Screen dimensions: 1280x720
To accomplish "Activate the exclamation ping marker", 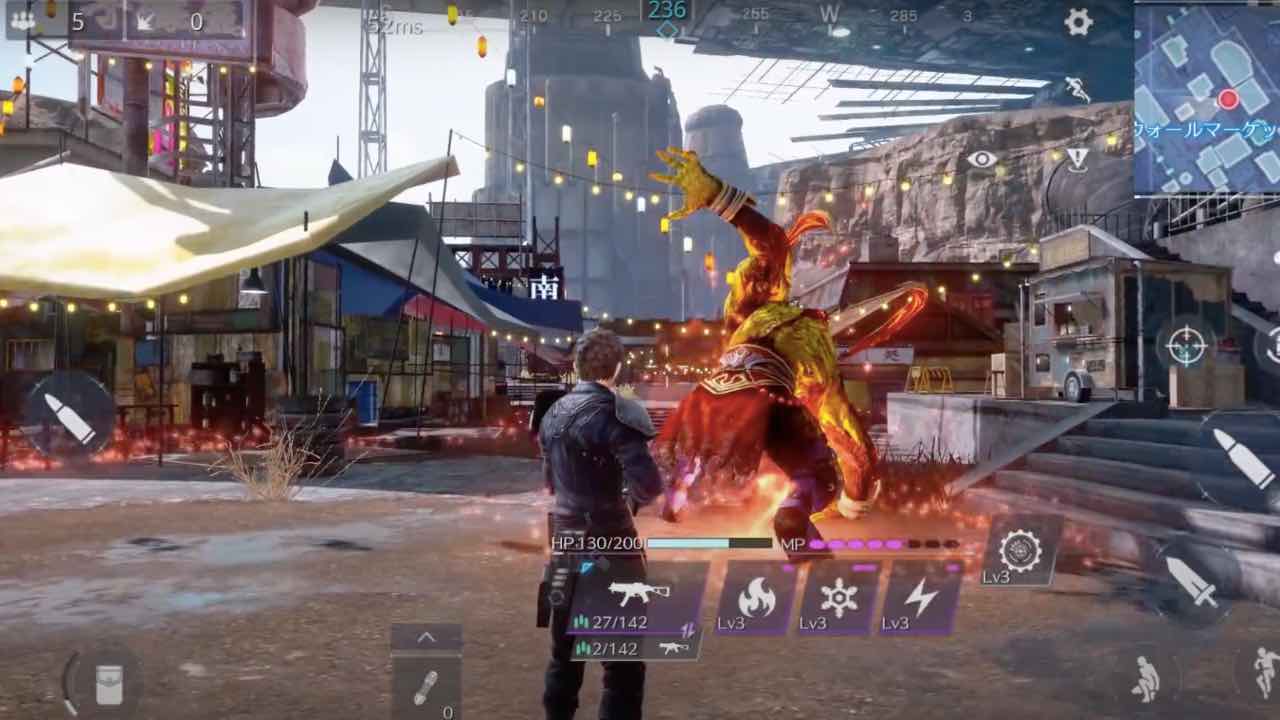I will click(x=1077, y=159).
